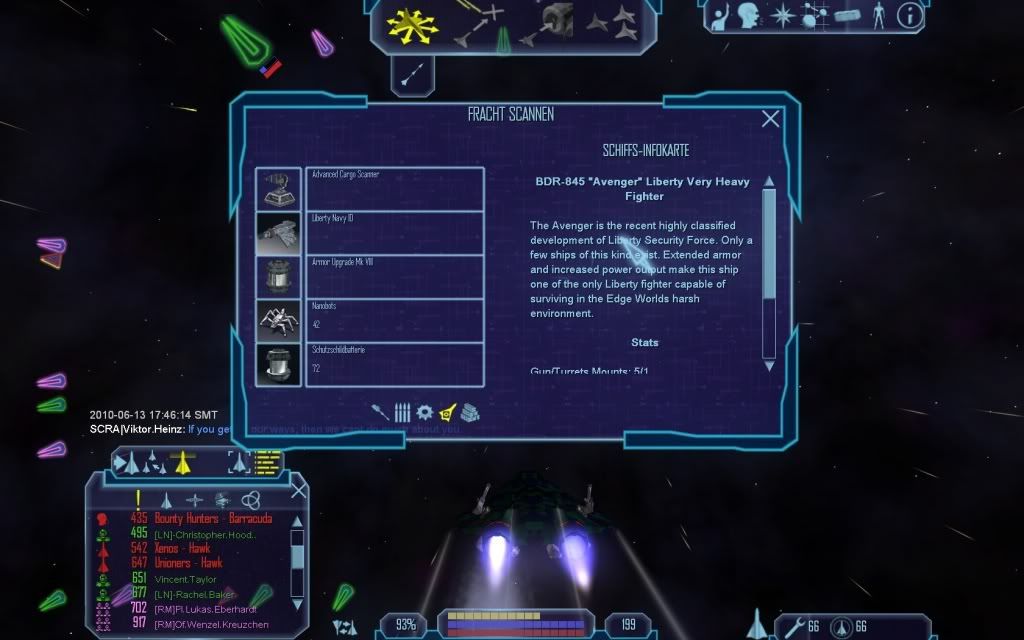
Task: Close the contact list panel
Action: 298,490
